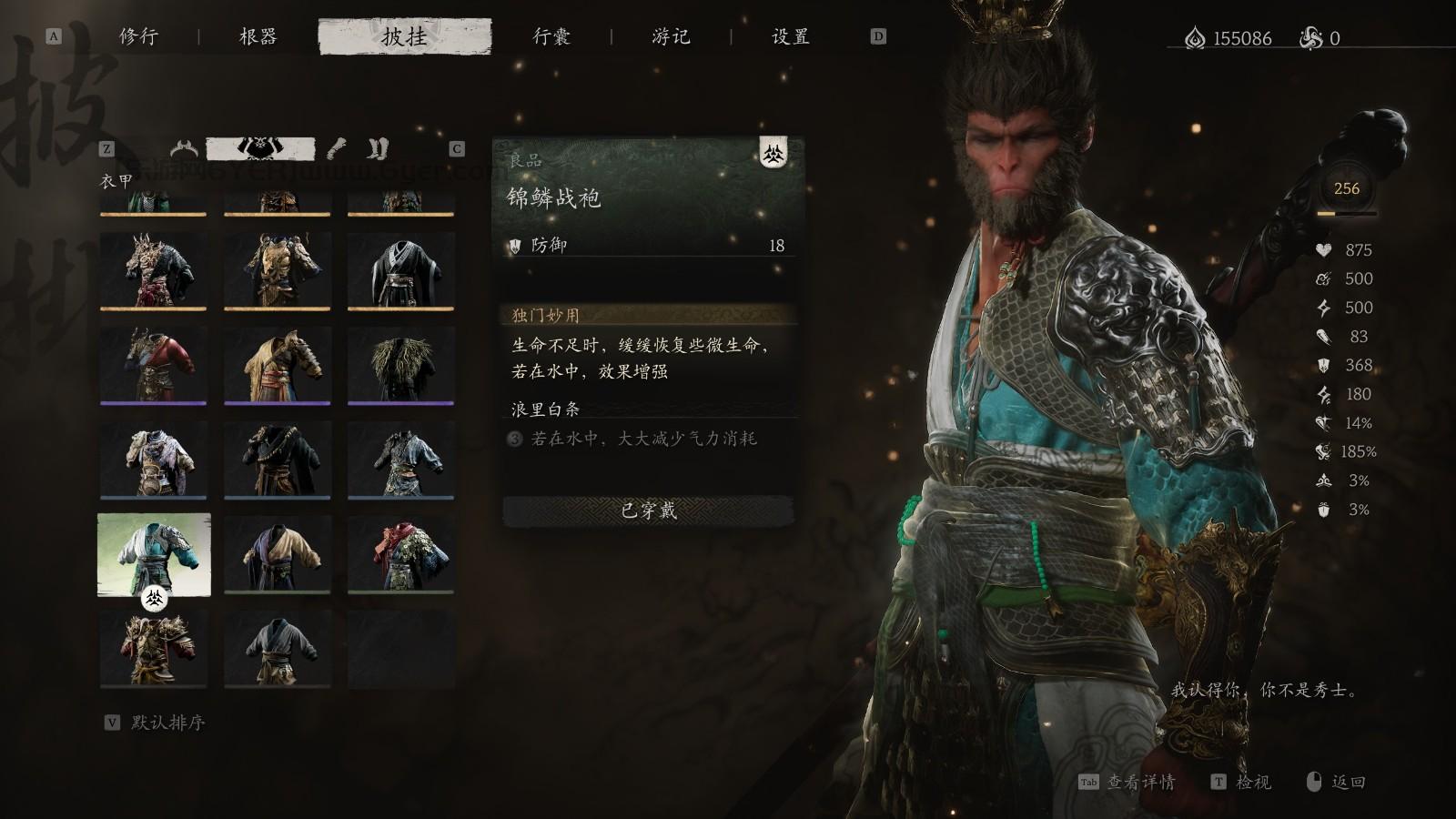Pick the dark feathered cloak armor
Image resolution: width=1456 pixels, height=819 pixels.
tap(400, 365)
